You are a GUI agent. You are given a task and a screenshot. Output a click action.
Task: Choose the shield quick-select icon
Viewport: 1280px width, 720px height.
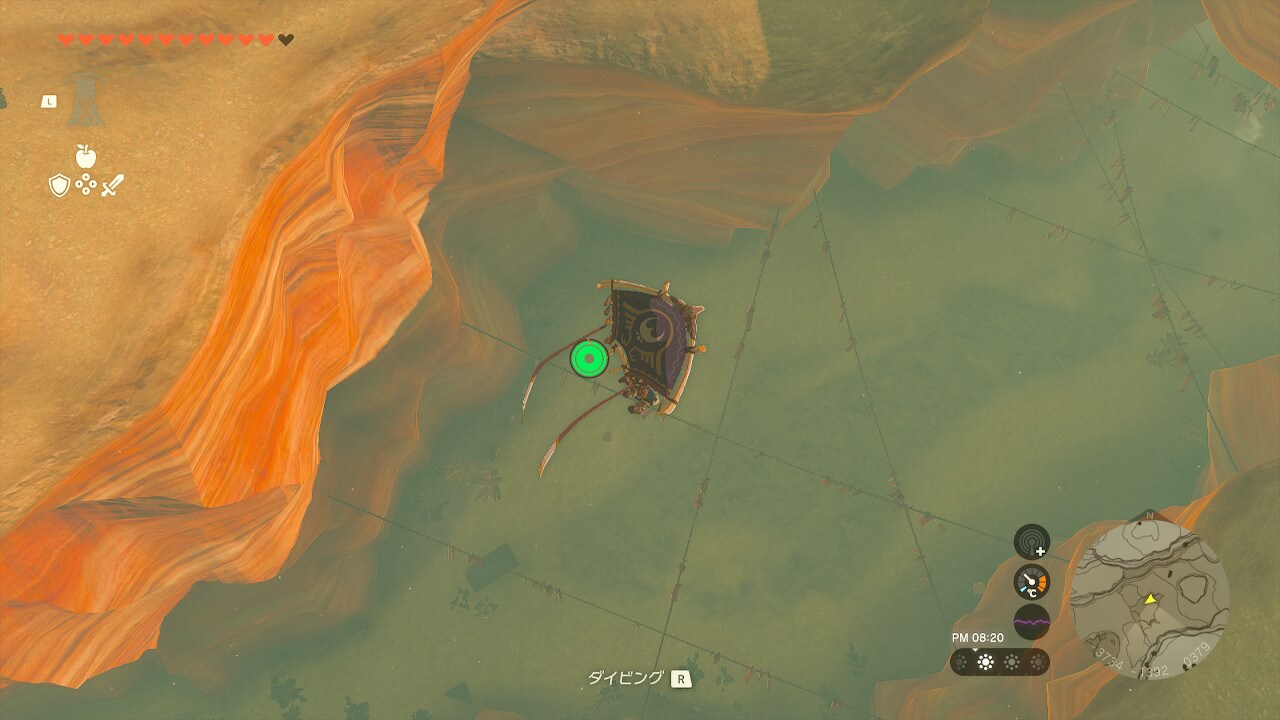pyautogui.click(x=59, y=185)
